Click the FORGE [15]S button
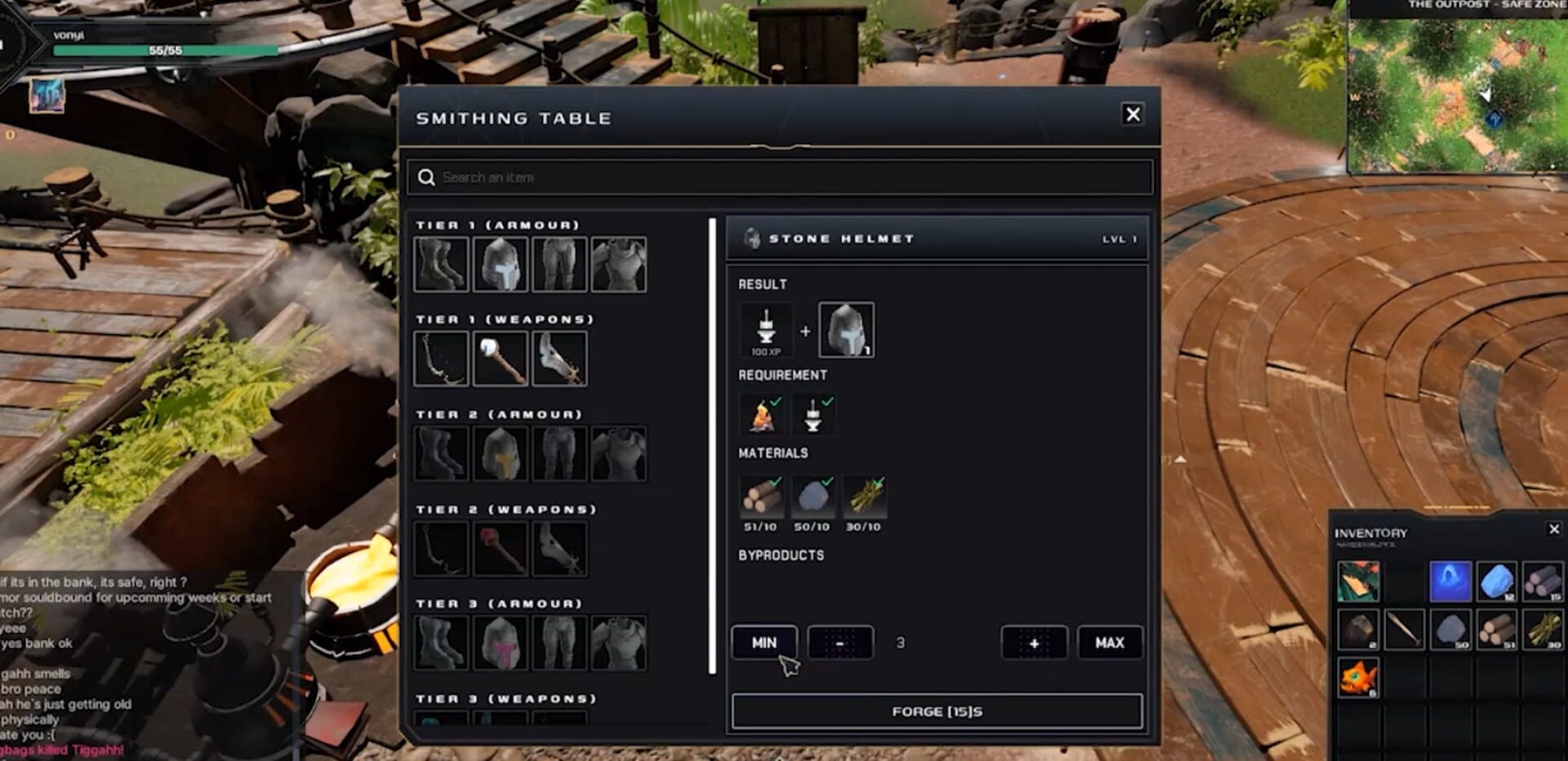 coord(938,711)
